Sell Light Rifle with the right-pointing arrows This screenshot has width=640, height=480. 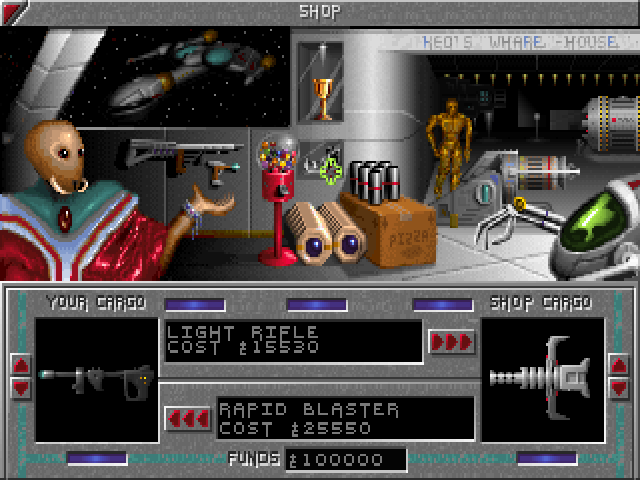pyautogui.click(x=450, y=341)
